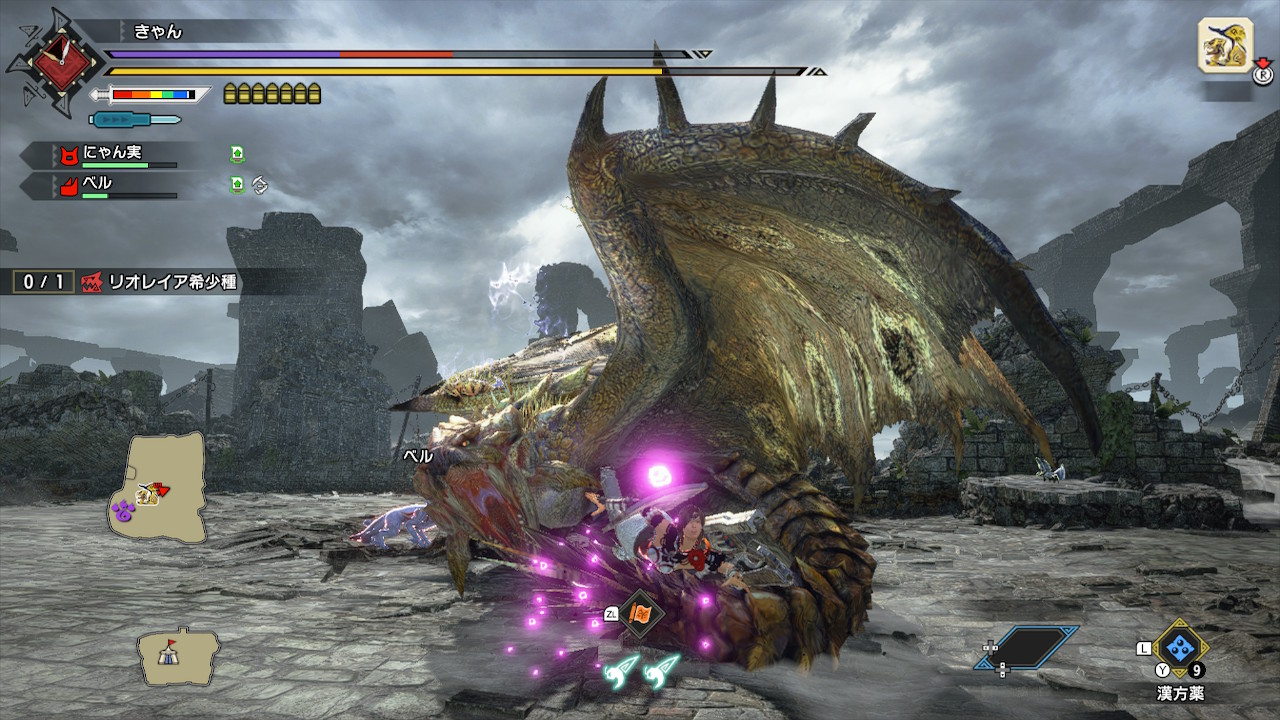The width and height of the screenshot is (1280, 720).
Task: Activate the orange mount action icon
Action: (x=639, y=613)
